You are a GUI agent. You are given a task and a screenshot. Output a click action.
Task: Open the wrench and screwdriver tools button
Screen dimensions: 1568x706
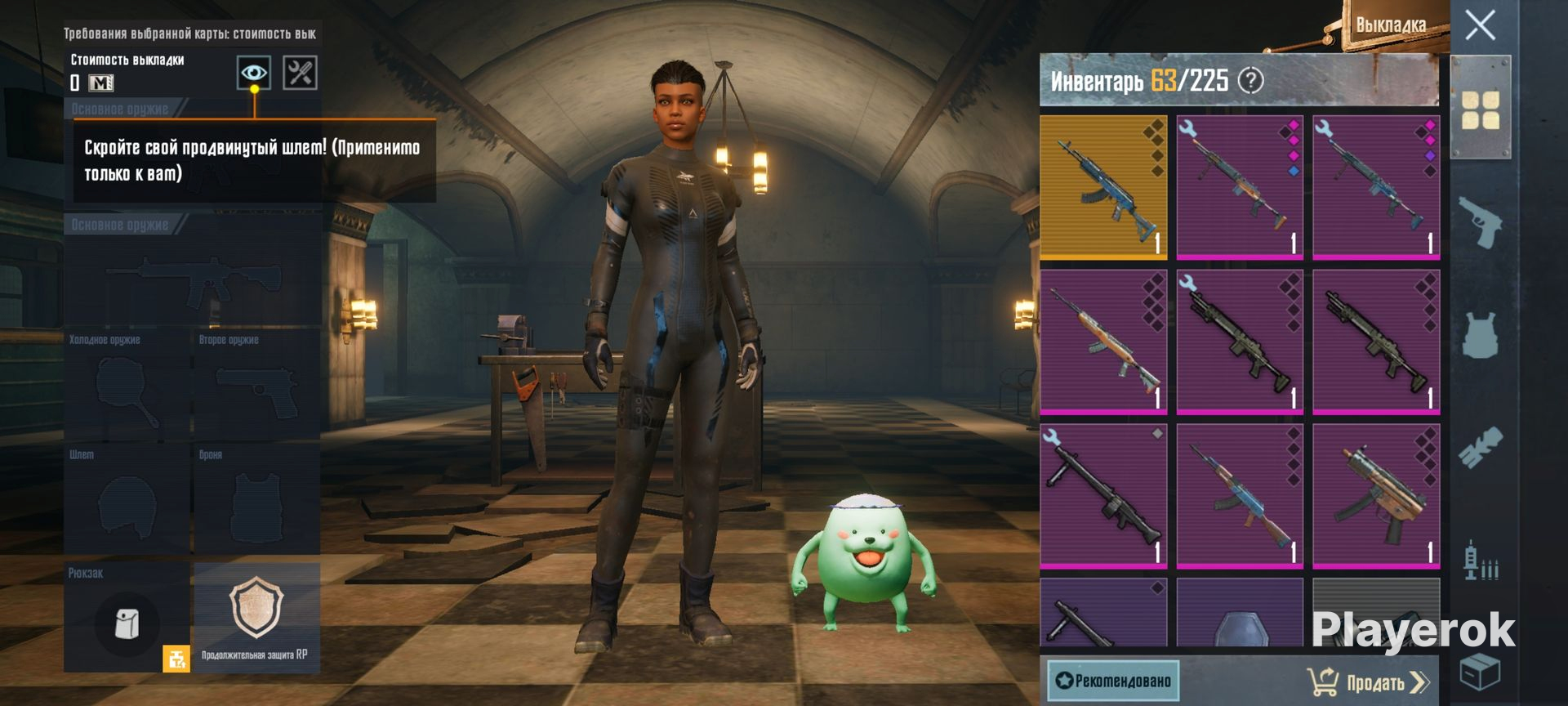[x=300, y=73]
